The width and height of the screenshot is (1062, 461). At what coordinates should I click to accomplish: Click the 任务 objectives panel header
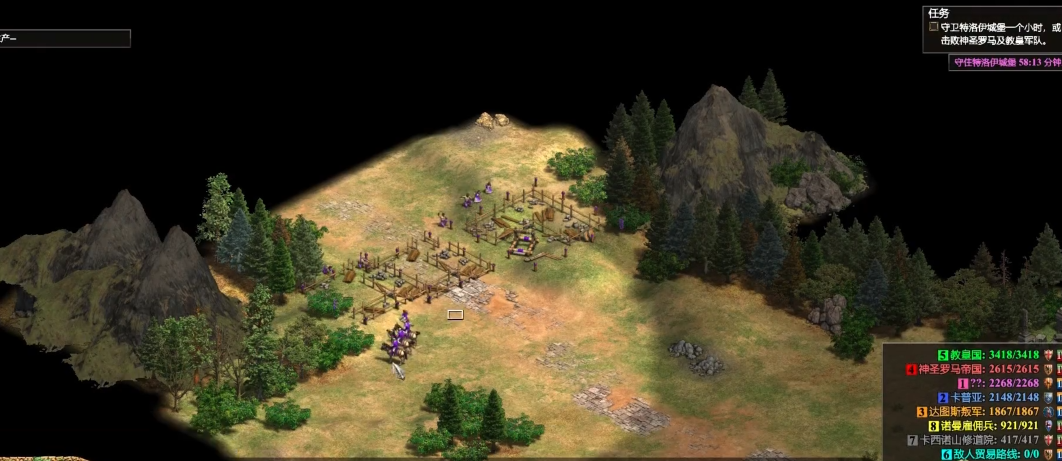point(938,13)
